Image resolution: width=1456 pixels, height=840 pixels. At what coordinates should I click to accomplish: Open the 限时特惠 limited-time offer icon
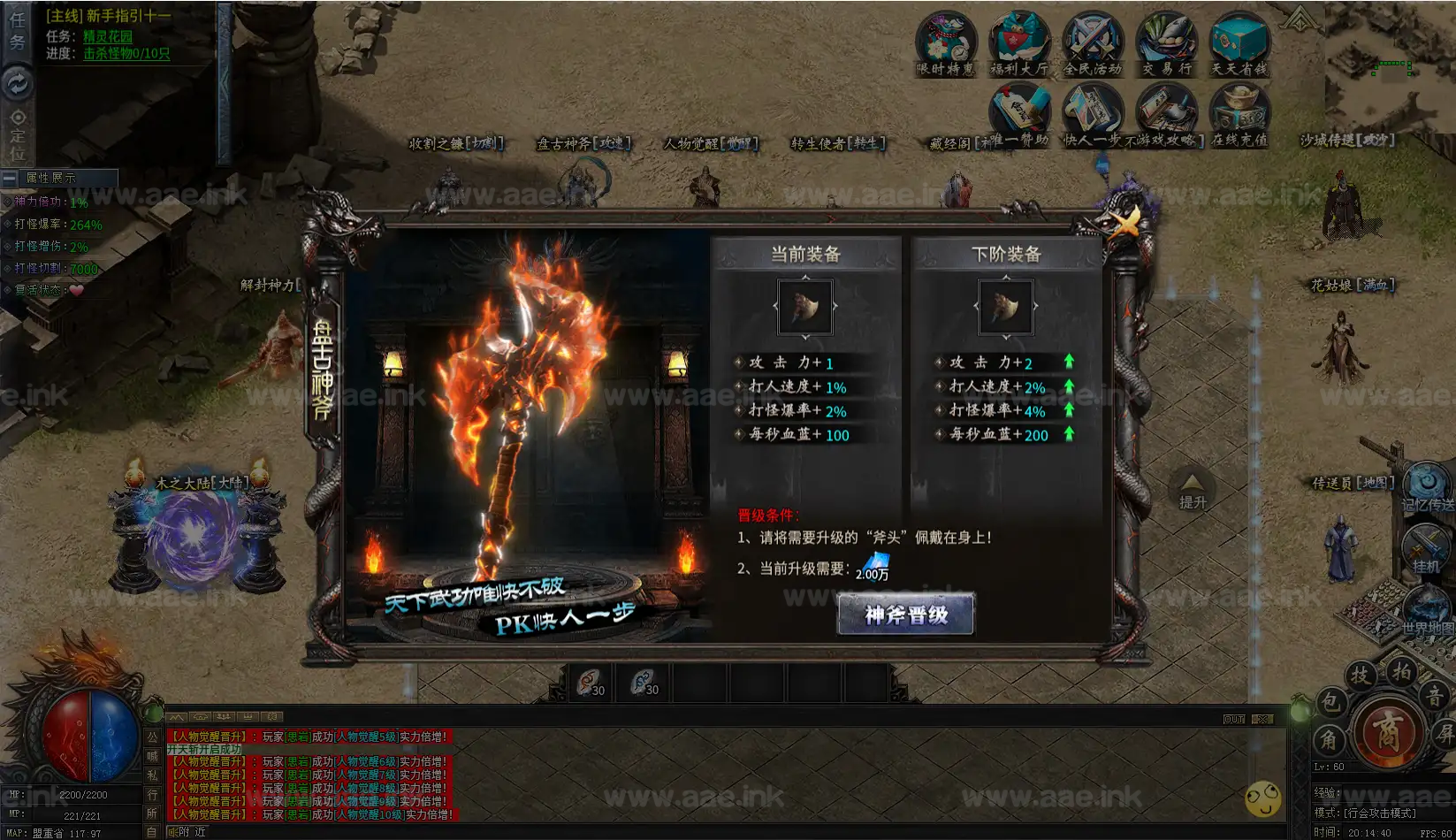point(945,44)
